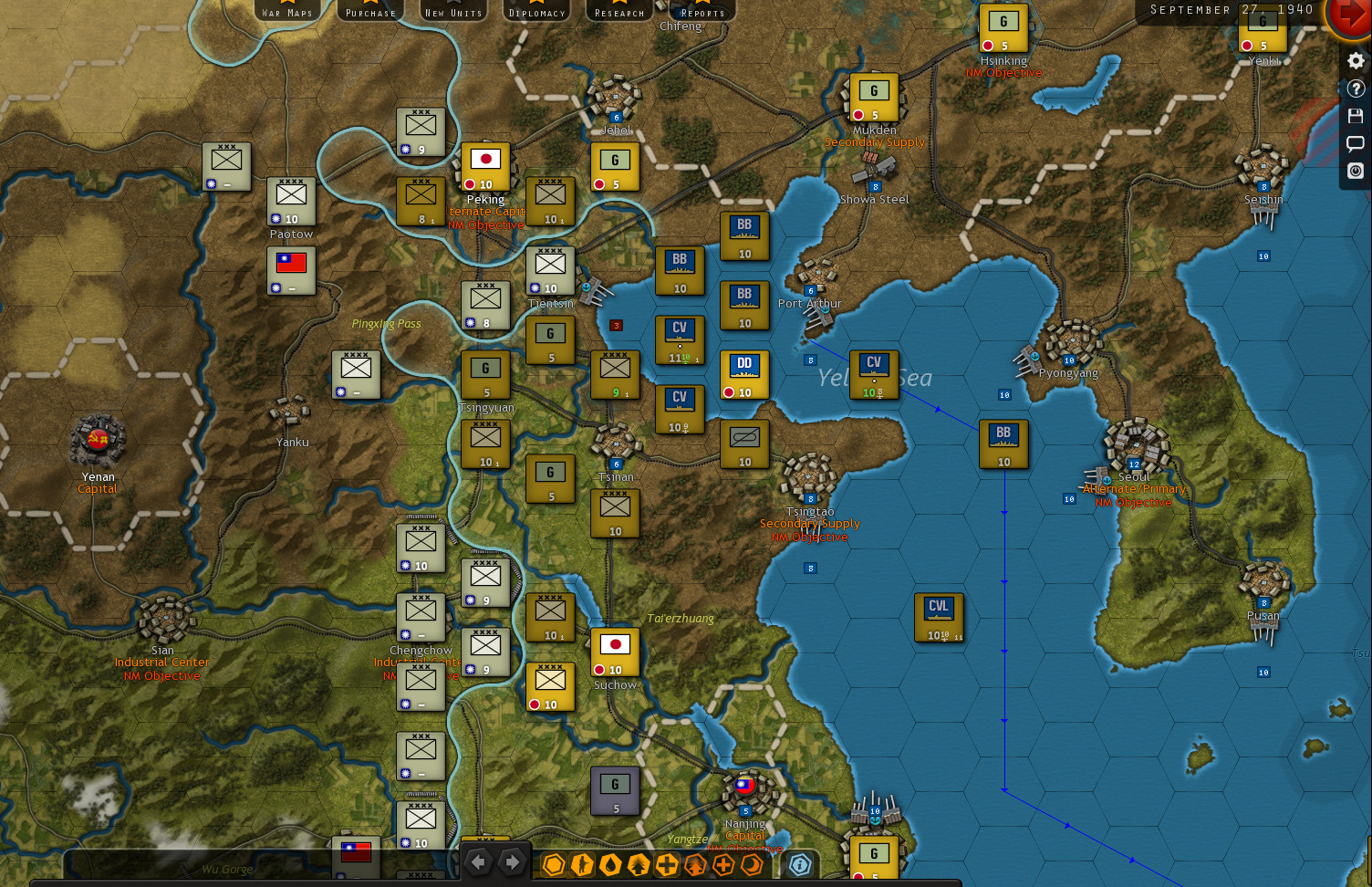Open the settings gear icon
This screenshot has width=1372, height=887.
coord(1356,60)
